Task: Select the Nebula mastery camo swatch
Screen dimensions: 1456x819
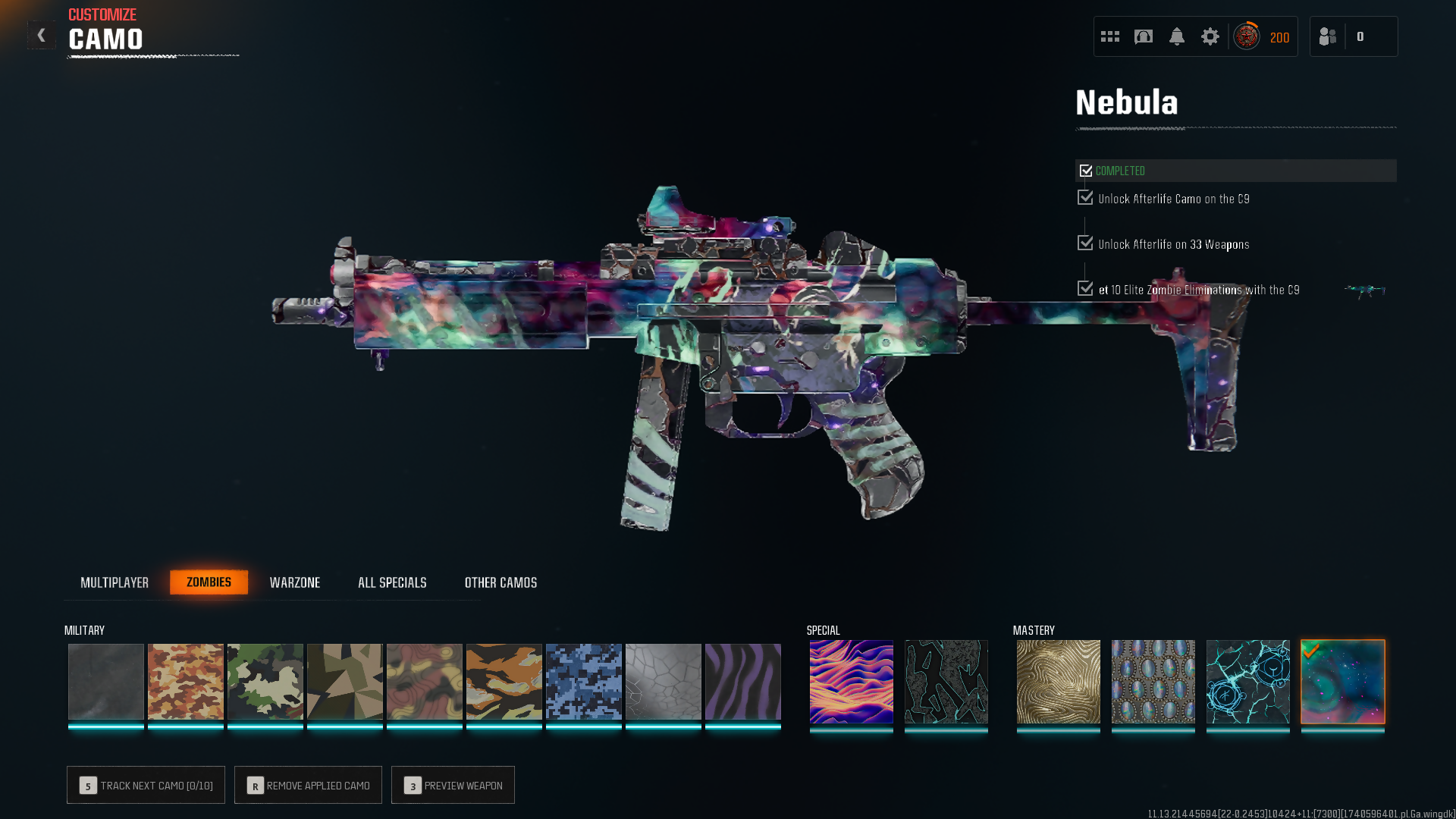Action: point(1342,681)
